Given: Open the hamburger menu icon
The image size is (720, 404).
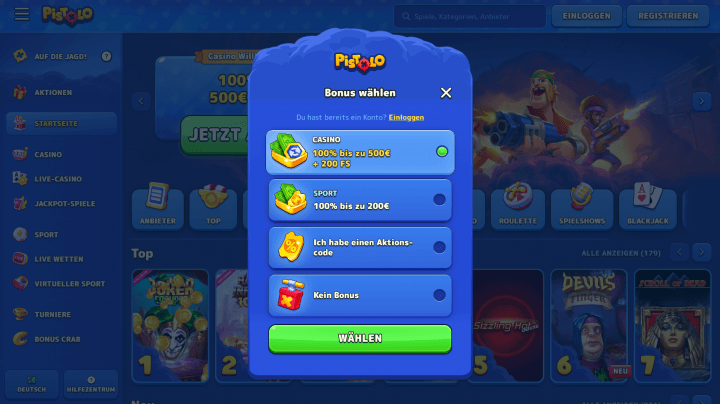Looking at the screenshot, I should 22,16.
